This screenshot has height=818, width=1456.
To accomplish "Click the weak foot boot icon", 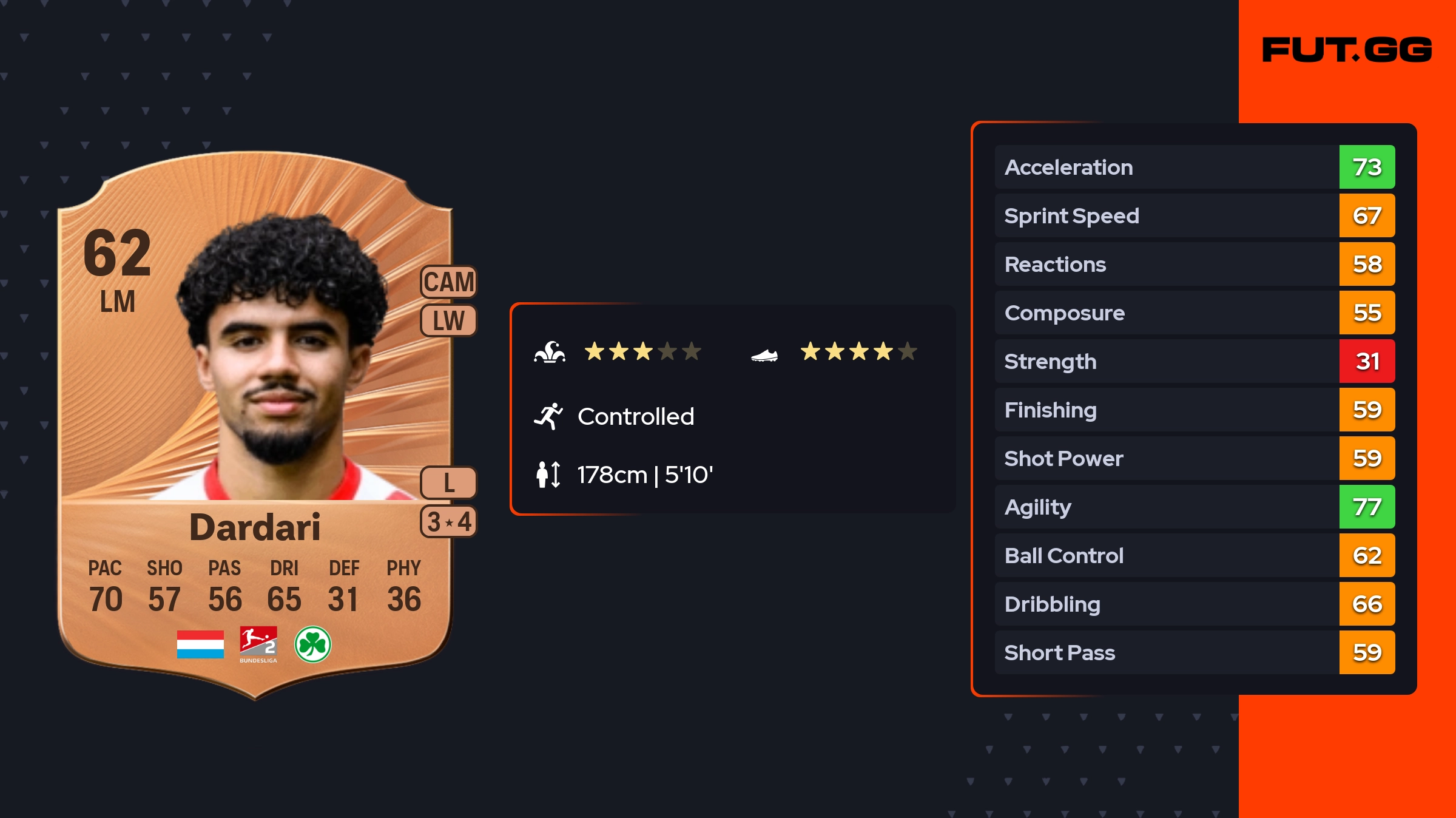I will (x=764, y=355).
